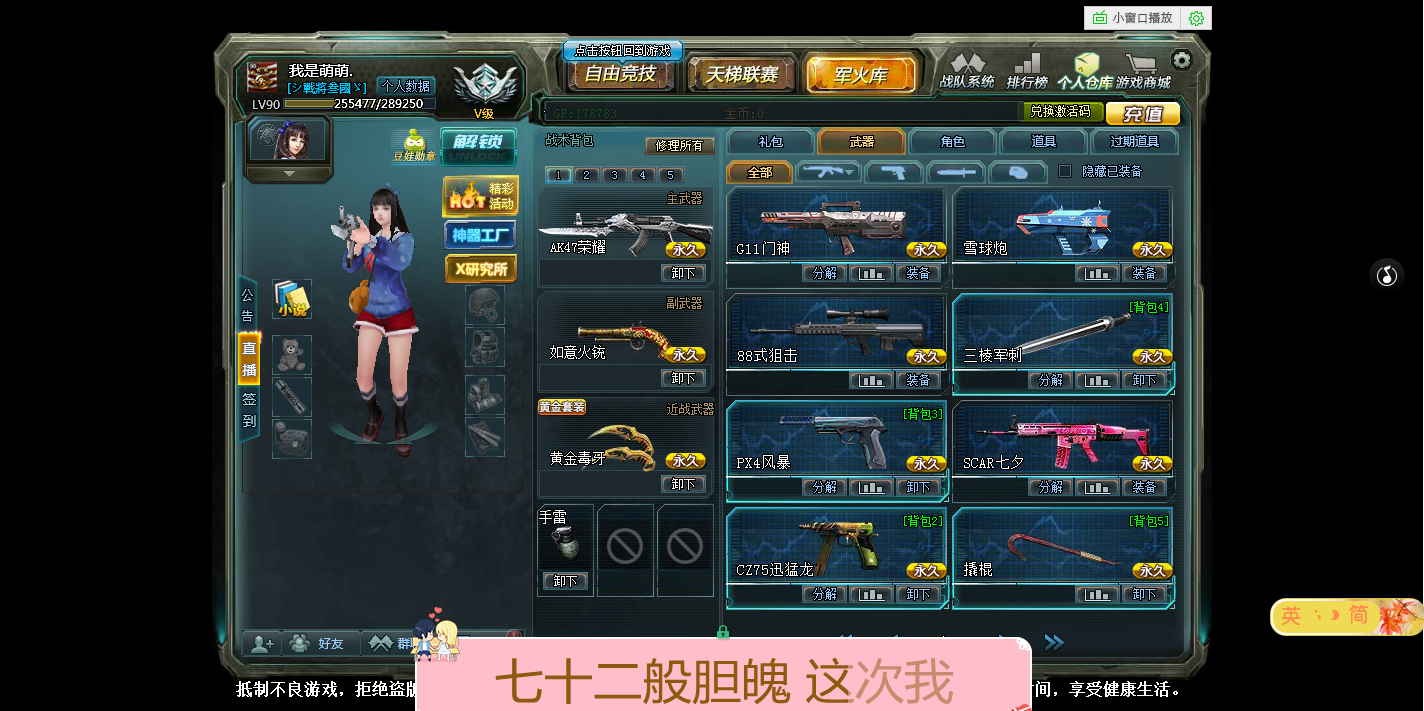Open the 签到 sign-in side tab

[x=249, y=411]
